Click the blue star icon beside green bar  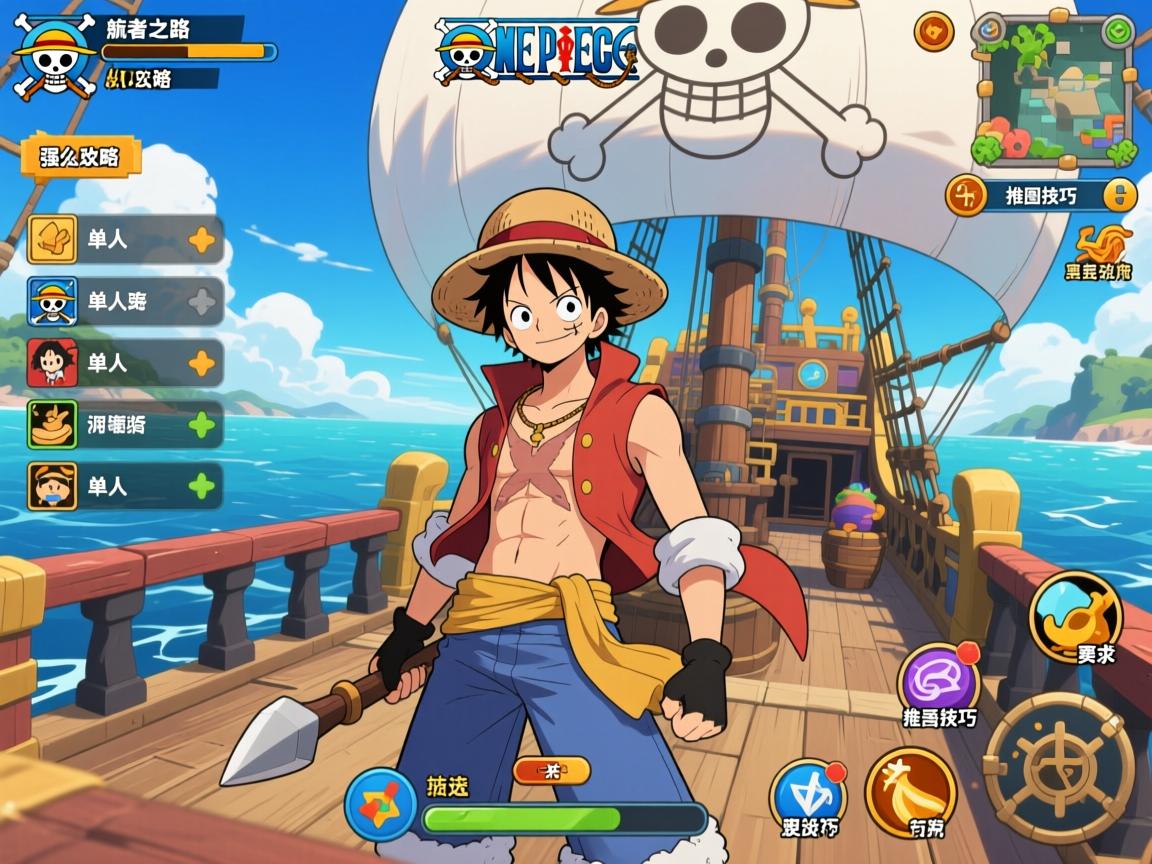pyautogui.click(x=380, y=805)
